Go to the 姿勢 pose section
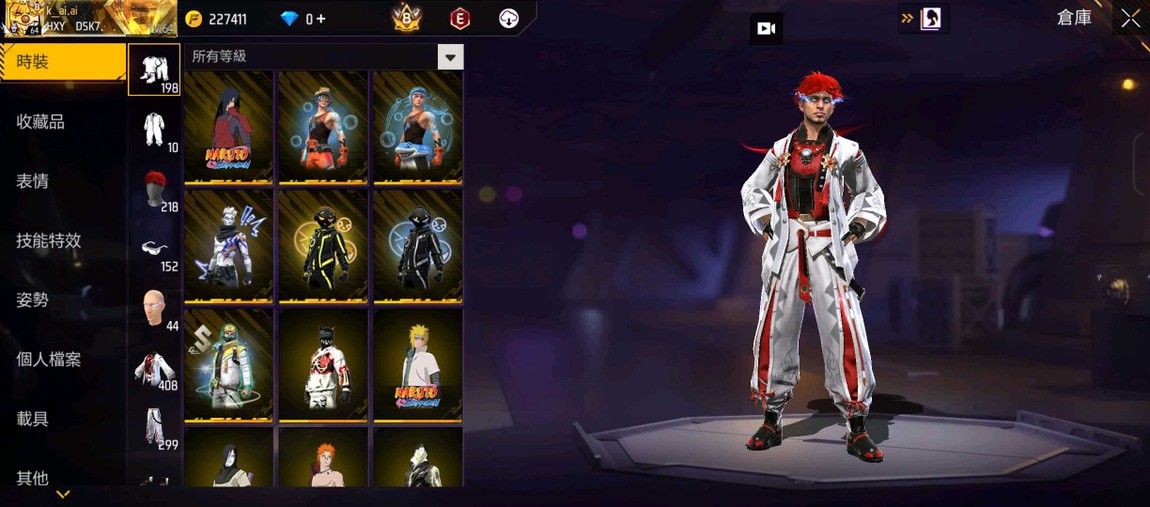 (33, 300)
